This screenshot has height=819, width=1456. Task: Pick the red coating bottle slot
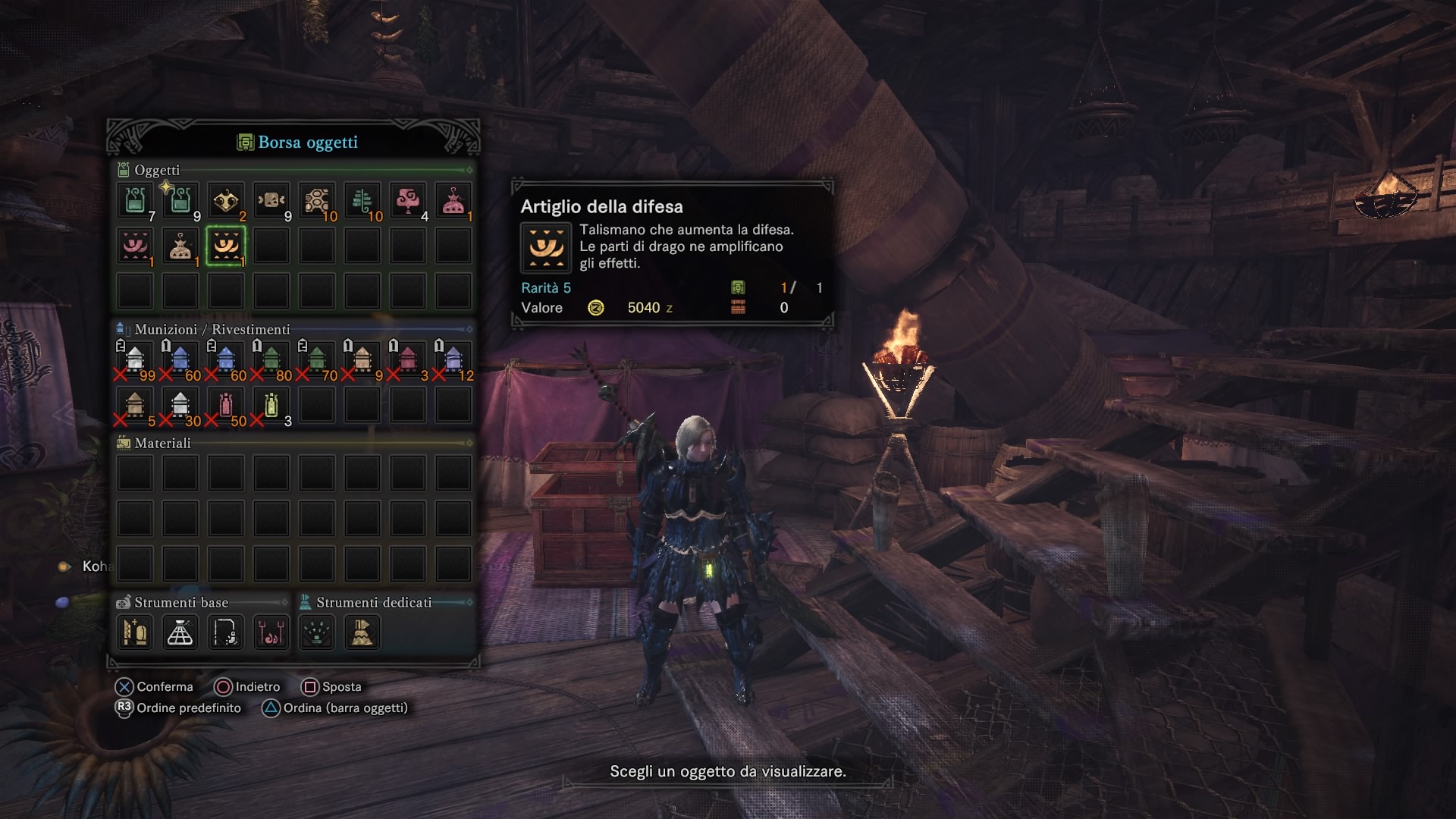(226, 405)
